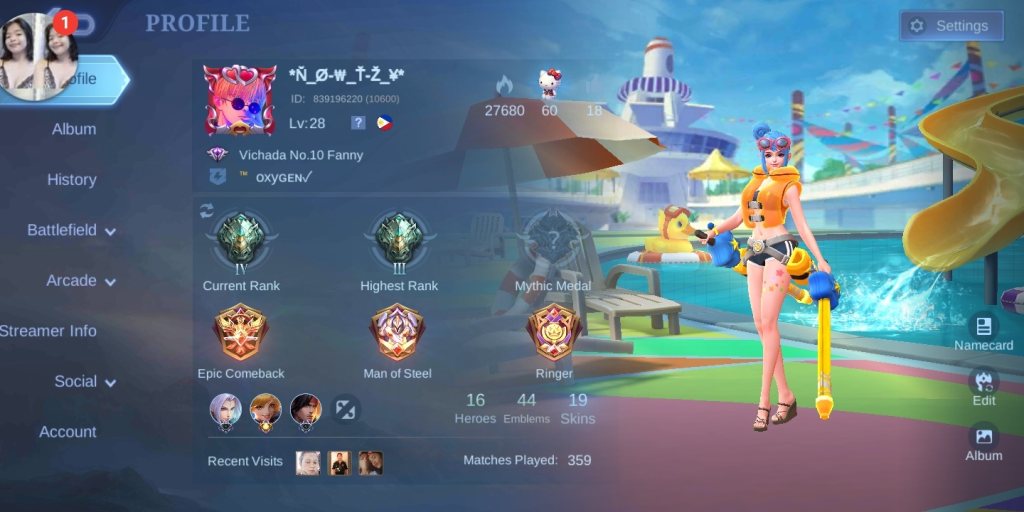This screenshot has width=1024, height=512.
Task: Expand the Social section
Action: point(85,381)
